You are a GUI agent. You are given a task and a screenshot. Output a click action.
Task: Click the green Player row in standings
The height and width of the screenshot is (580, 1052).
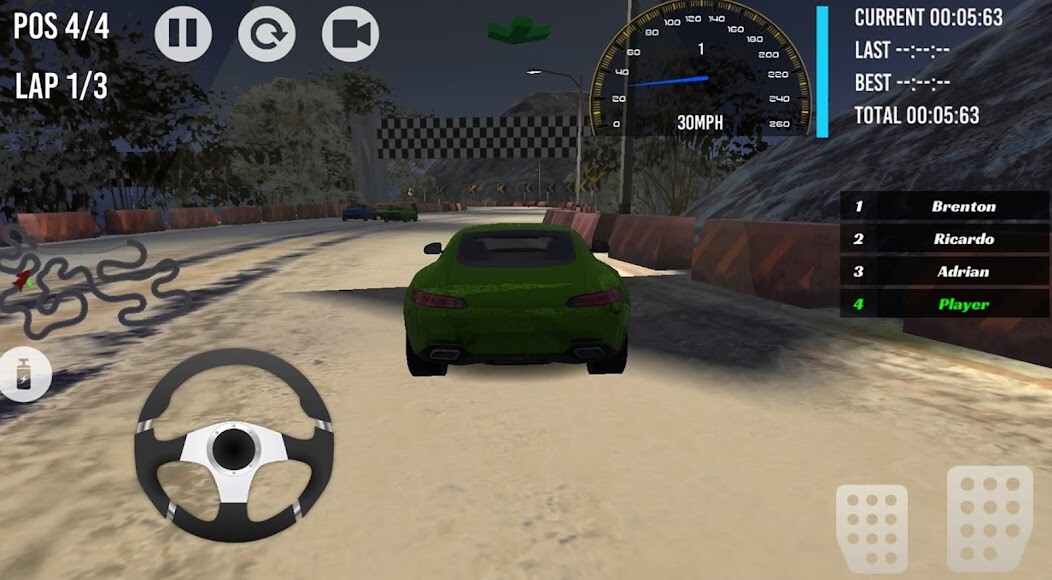point(944,304)
